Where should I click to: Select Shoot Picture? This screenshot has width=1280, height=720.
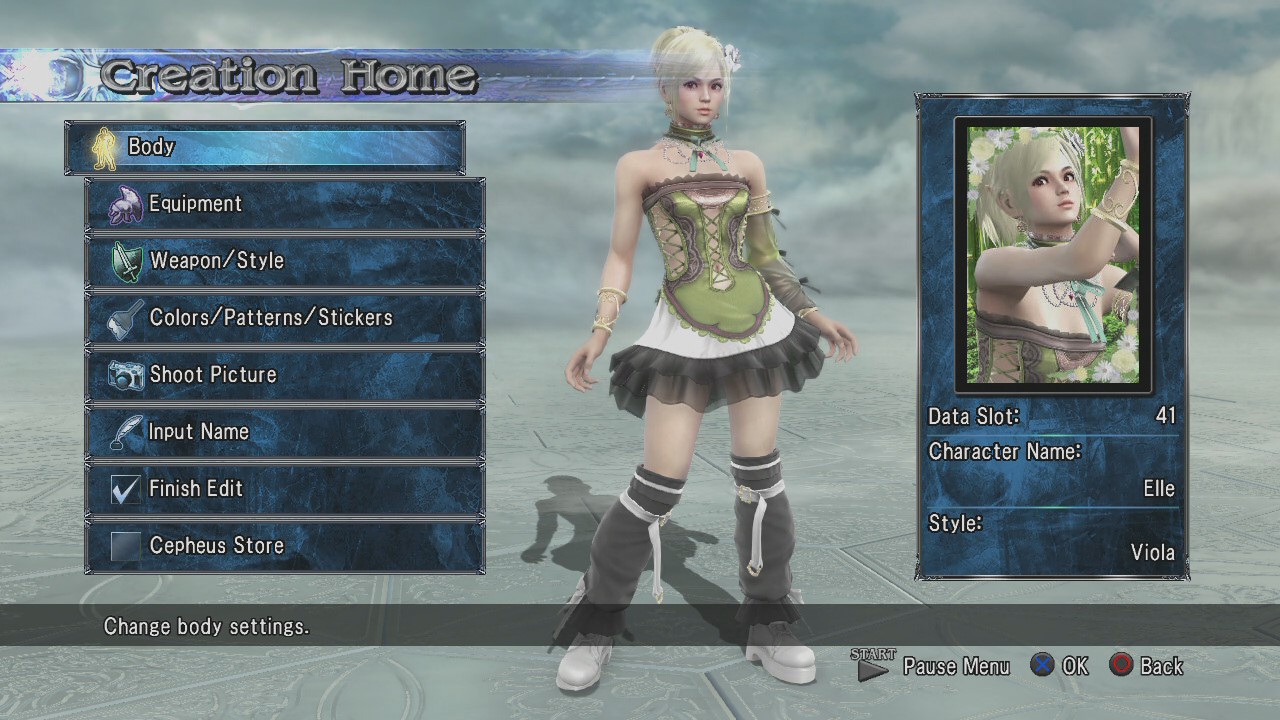[285, 375]
